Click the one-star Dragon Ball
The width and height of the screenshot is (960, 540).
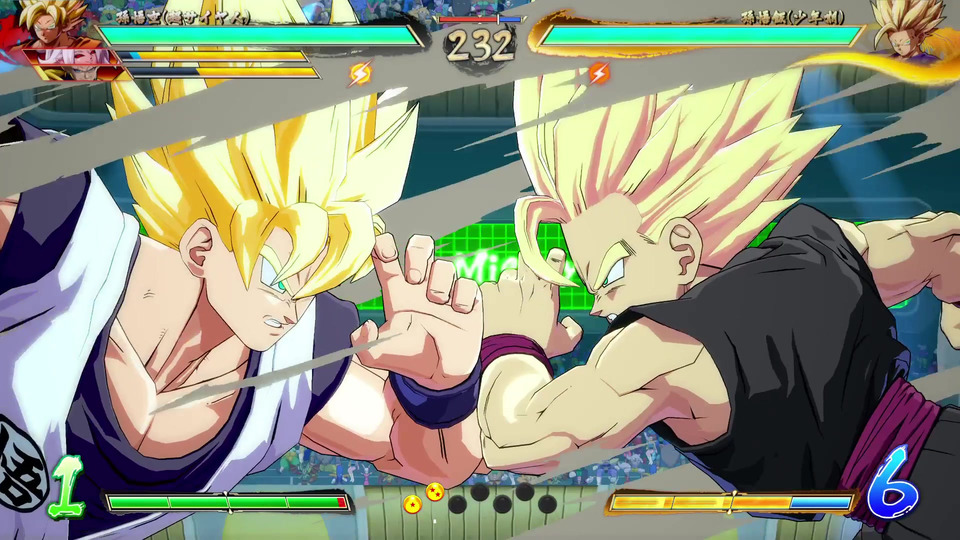coord(412,504)
